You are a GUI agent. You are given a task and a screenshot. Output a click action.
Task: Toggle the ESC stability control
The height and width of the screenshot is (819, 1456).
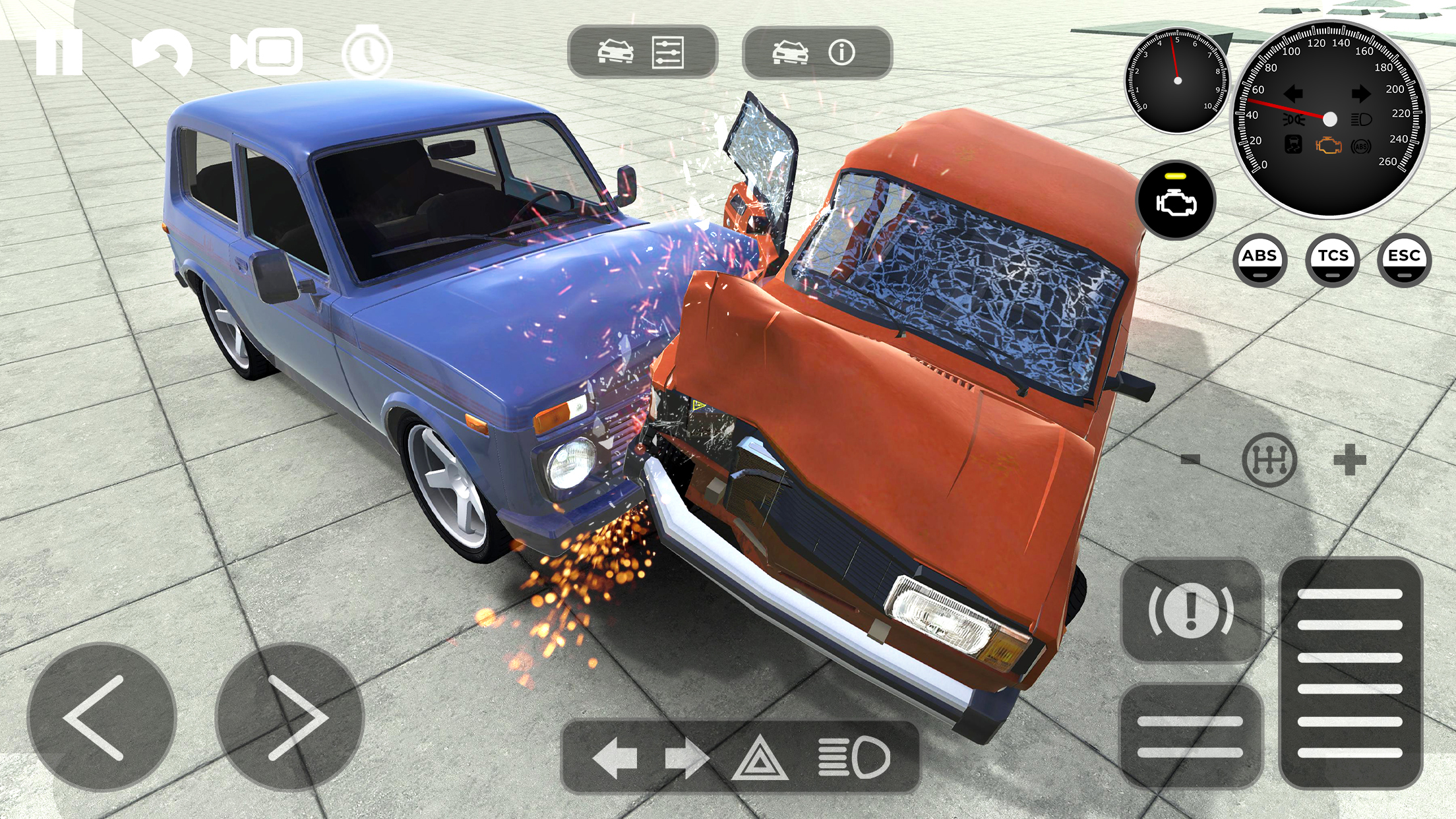point(1405,260)
